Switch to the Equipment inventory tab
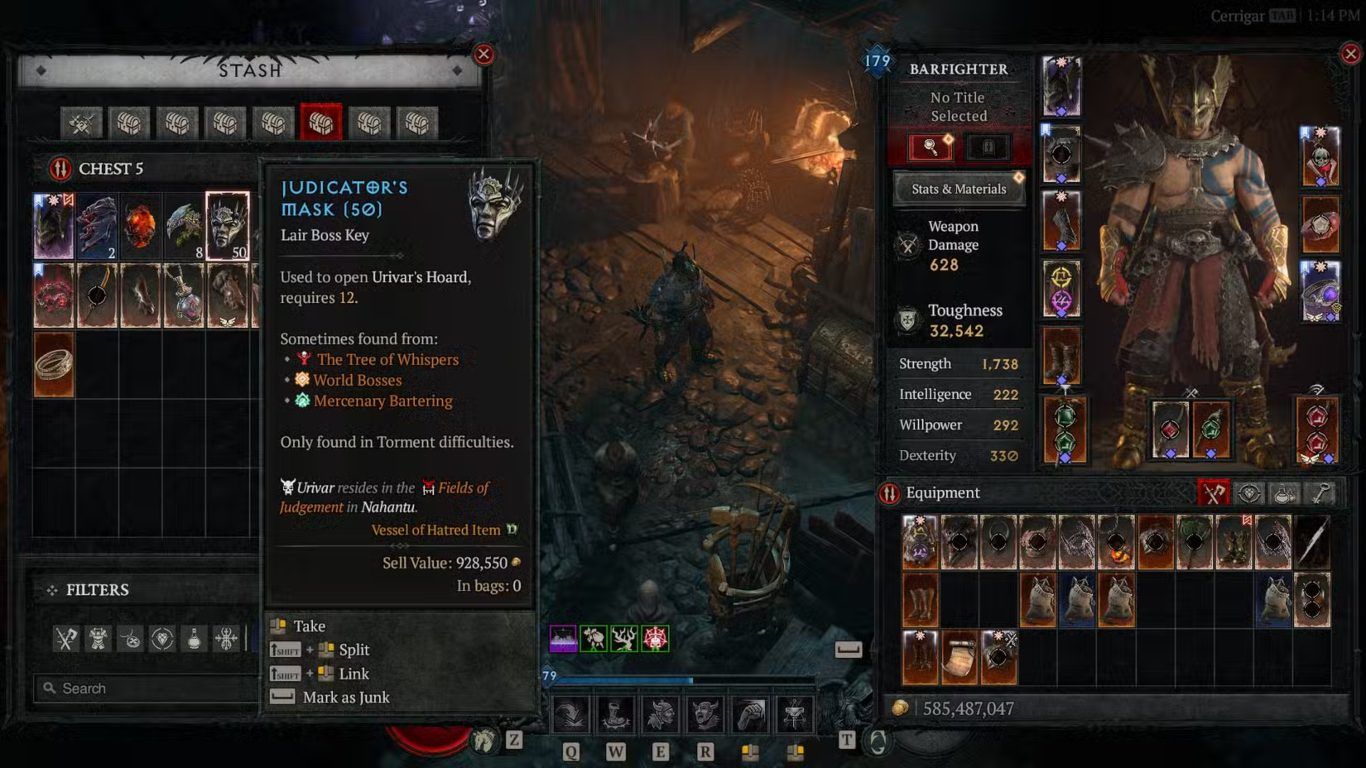Image resolution: width=1366 pixels, height=768 pixels. 1214,493
